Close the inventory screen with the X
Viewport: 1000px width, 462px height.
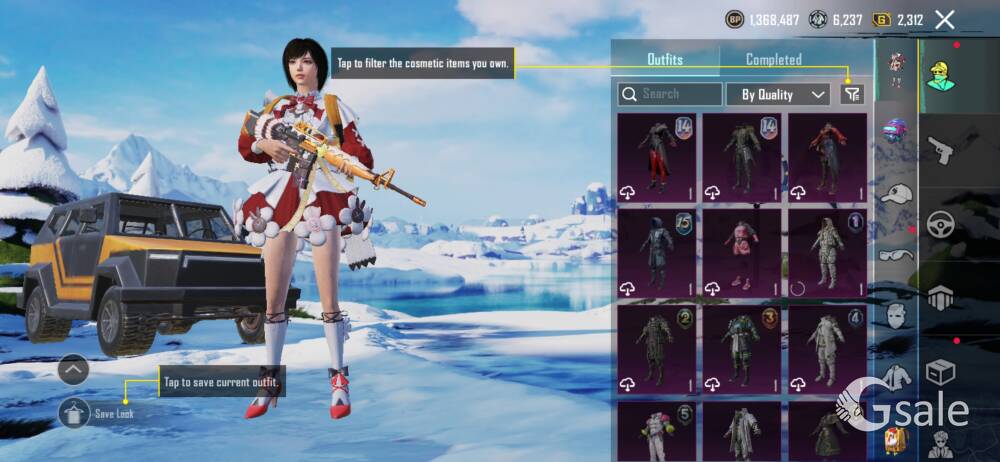tap(944, 19)
